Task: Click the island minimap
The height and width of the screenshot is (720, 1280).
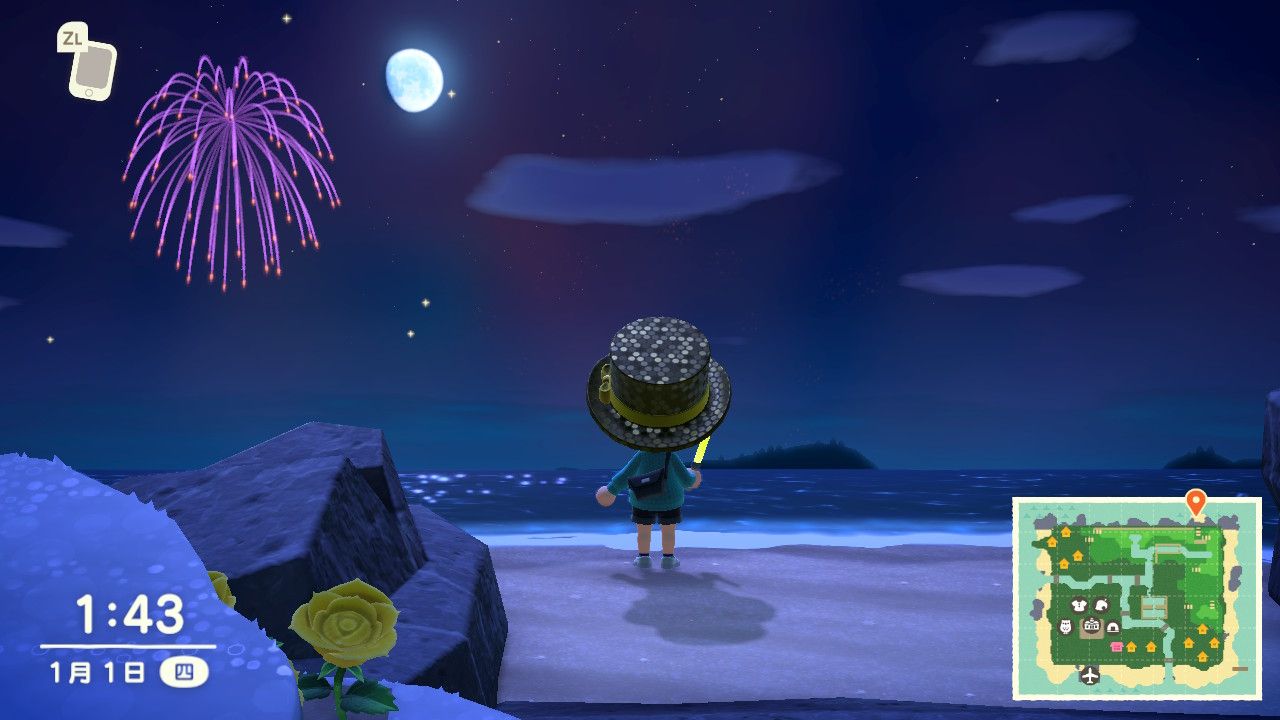Action: (x=1137, y=598)
